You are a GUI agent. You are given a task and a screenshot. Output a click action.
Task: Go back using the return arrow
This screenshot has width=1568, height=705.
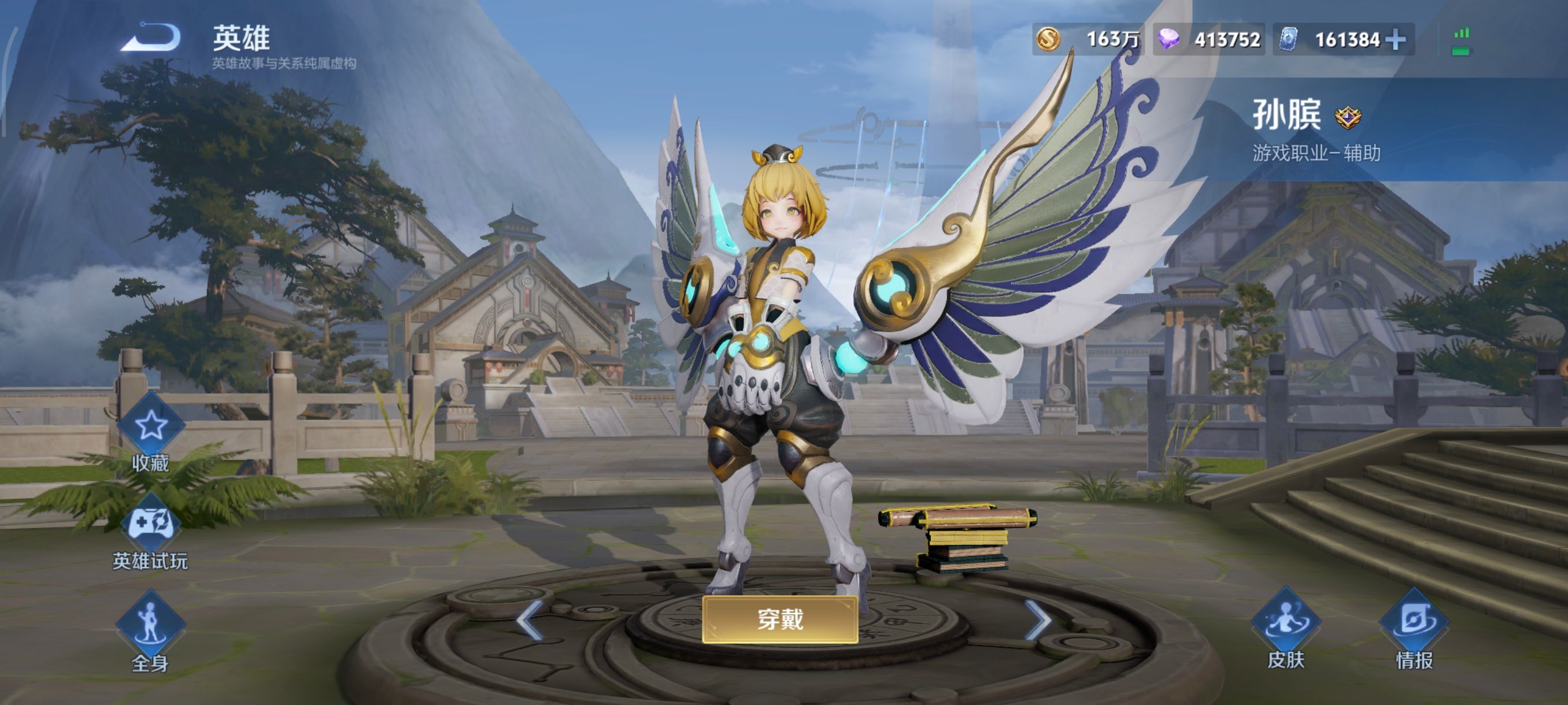click(152, 38)
